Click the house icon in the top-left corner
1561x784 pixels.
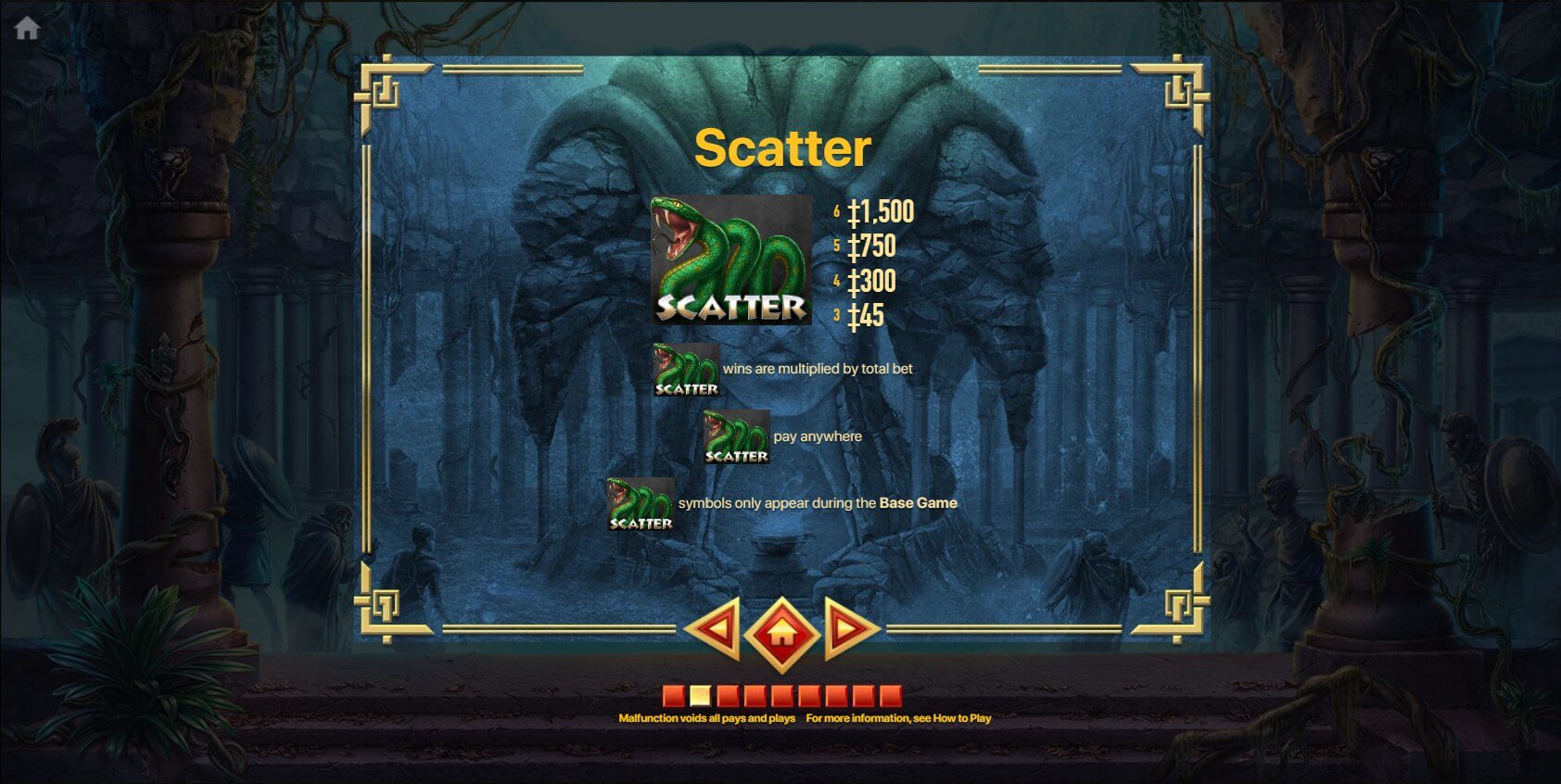point(28,28)
